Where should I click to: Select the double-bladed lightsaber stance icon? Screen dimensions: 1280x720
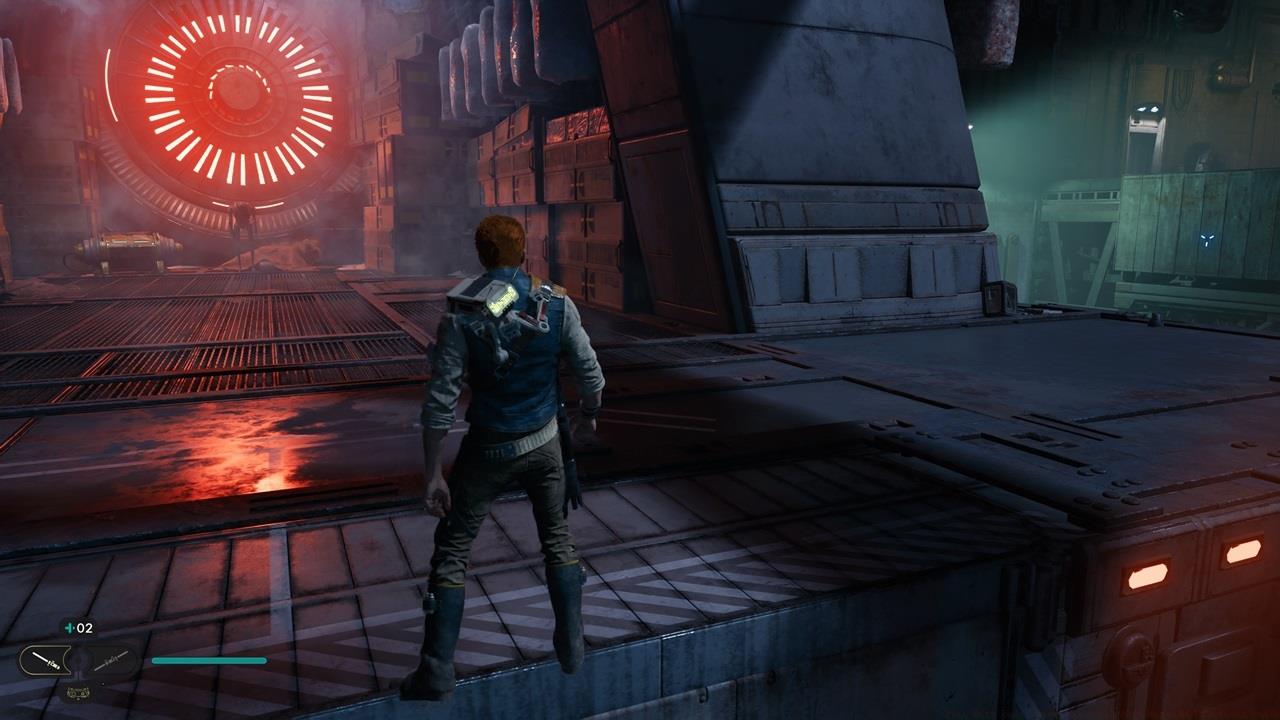(x=112, y=663)
